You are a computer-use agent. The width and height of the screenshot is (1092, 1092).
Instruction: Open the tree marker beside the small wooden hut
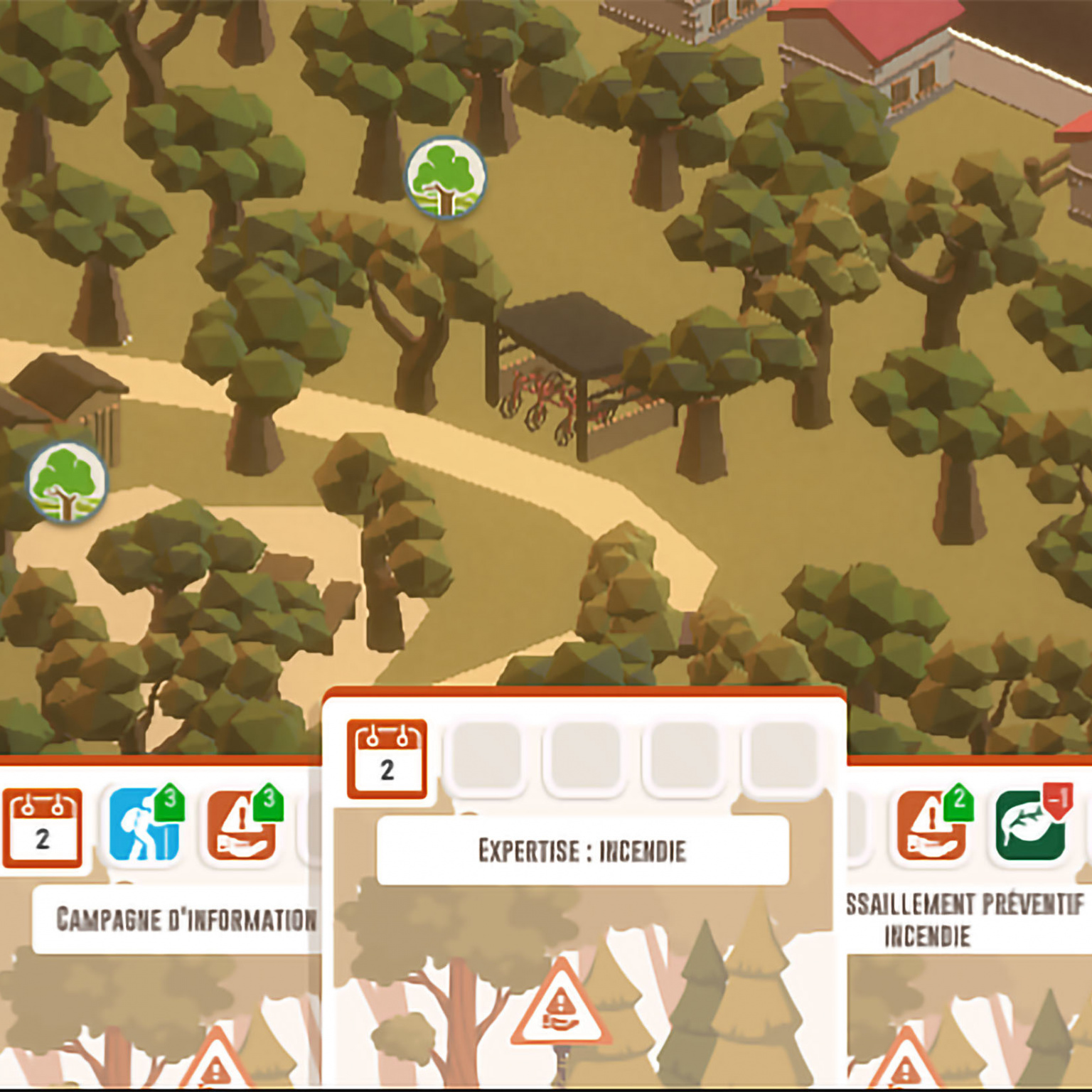[67, 483]
